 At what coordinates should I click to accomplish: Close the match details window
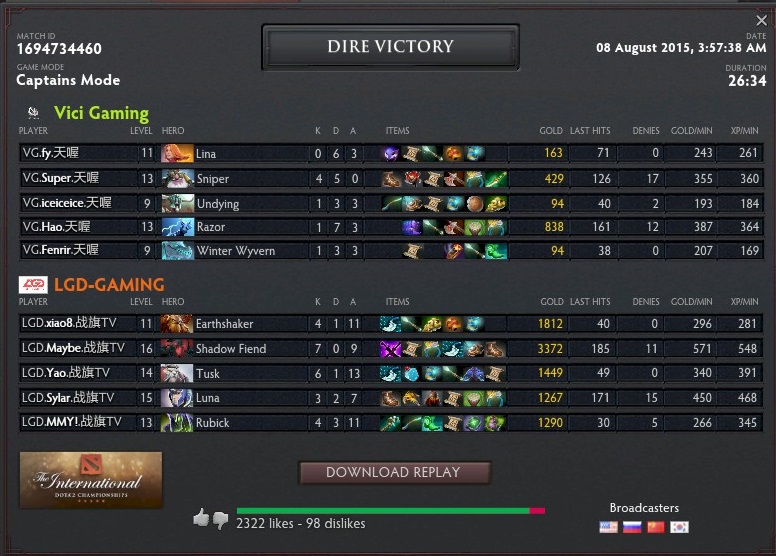pos(761,21)
